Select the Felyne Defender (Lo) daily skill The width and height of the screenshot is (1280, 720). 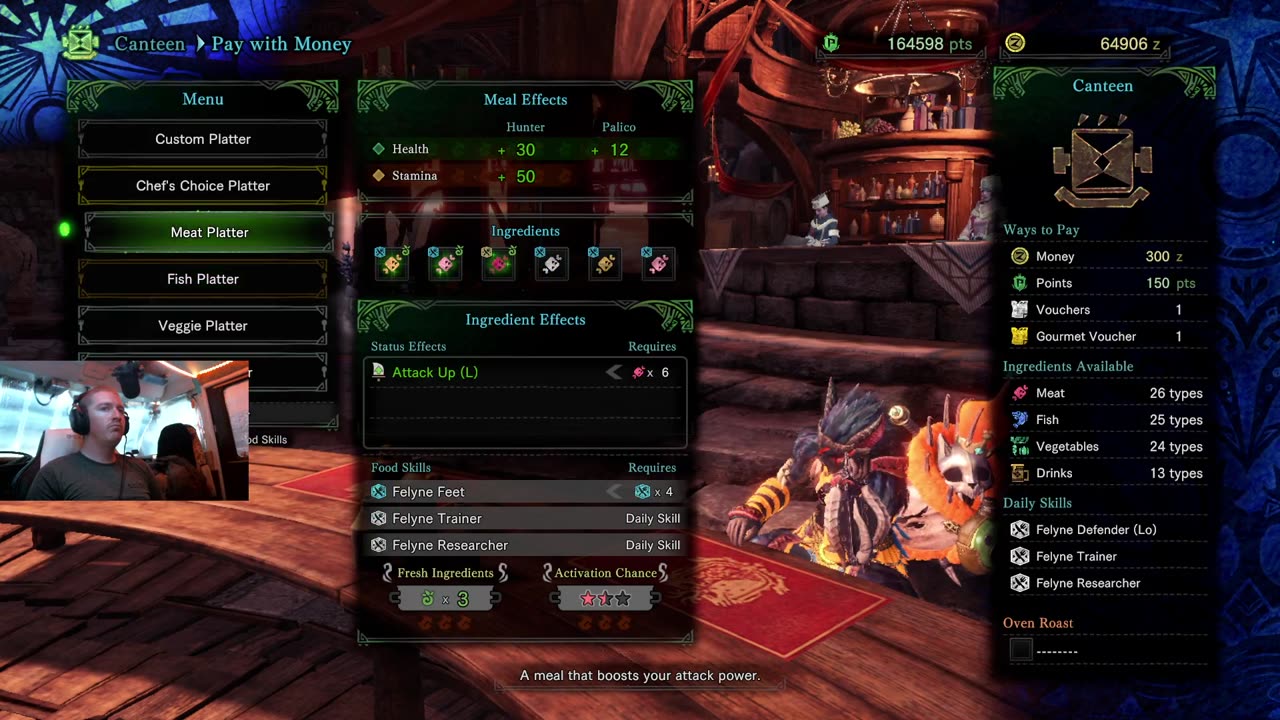1096,530
